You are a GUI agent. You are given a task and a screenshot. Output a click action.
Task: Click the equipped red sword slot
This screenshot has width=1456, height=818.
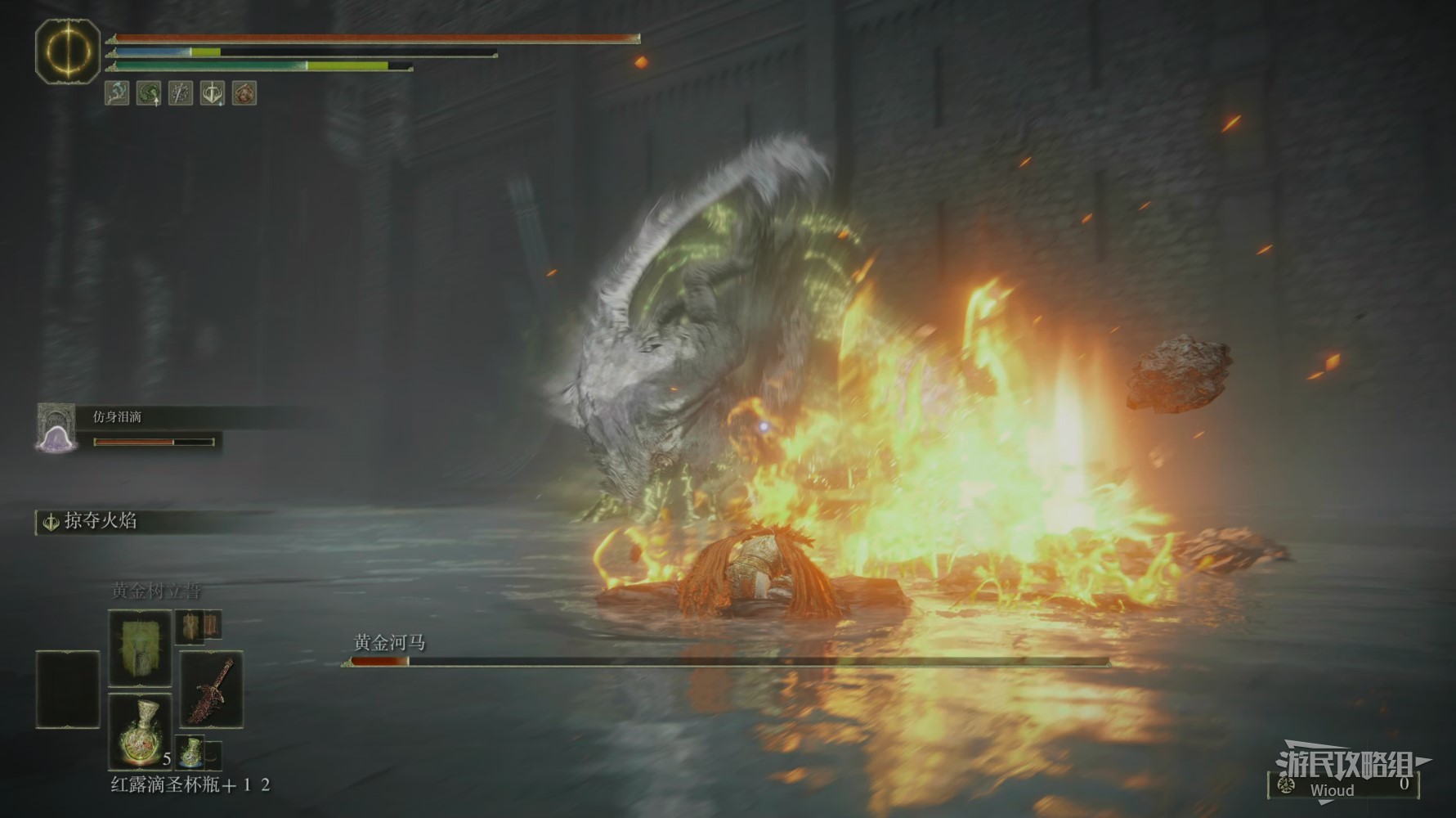211,689
